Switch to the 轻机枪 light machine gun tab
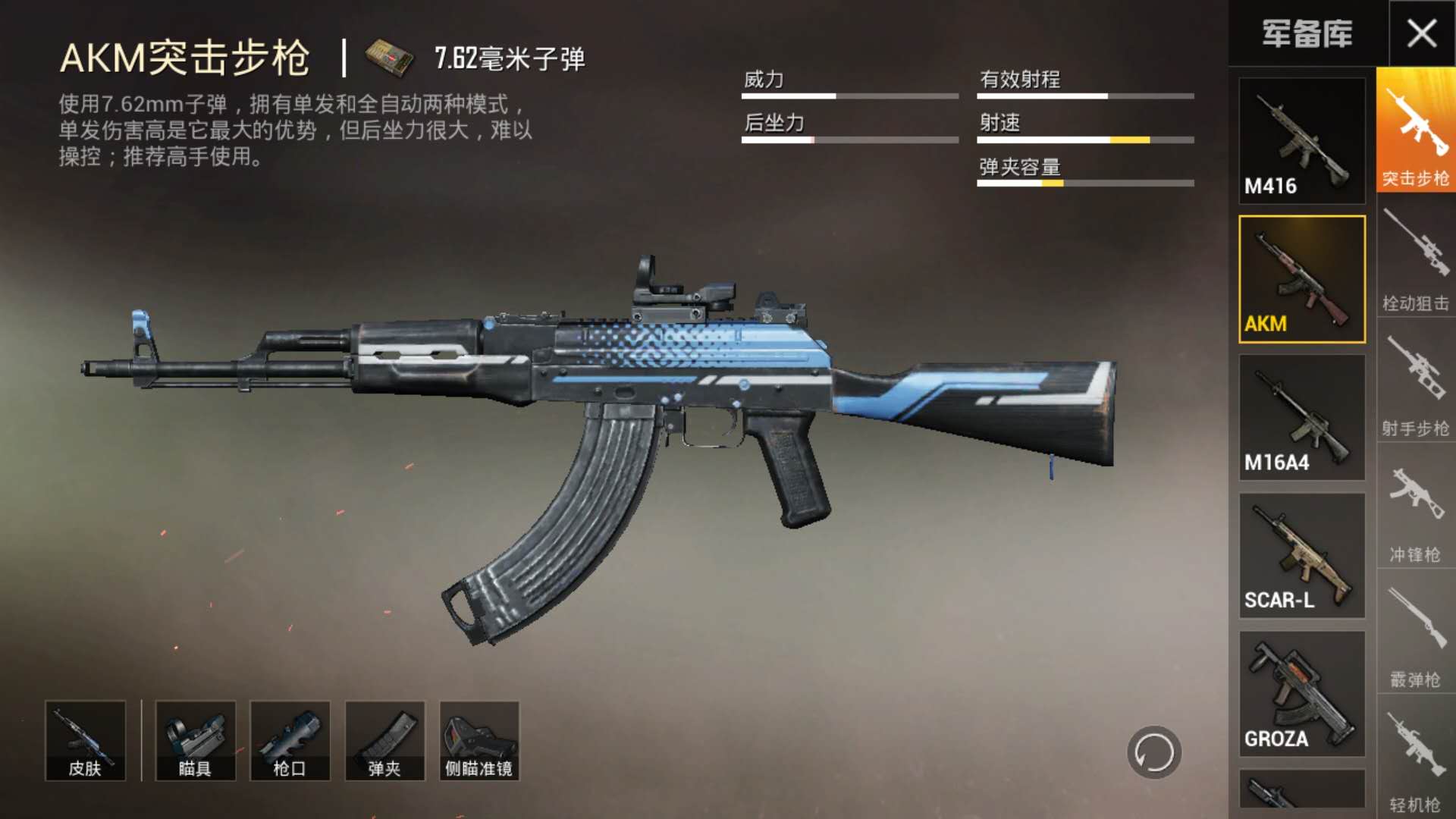 click(1415, 758)
